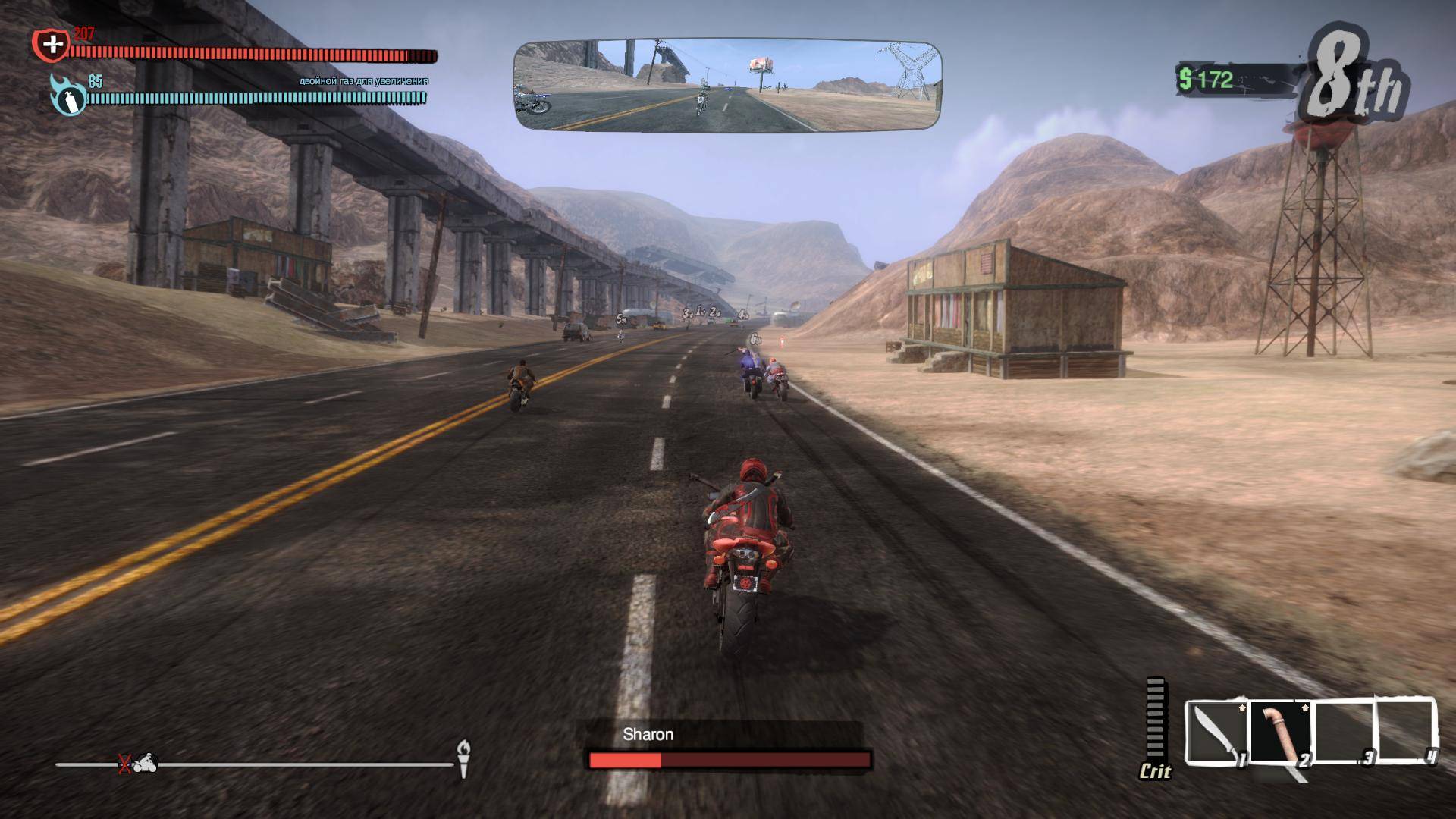Click the red health shield icon
This screenshot has width=1456, height=819.
point(52,45)
